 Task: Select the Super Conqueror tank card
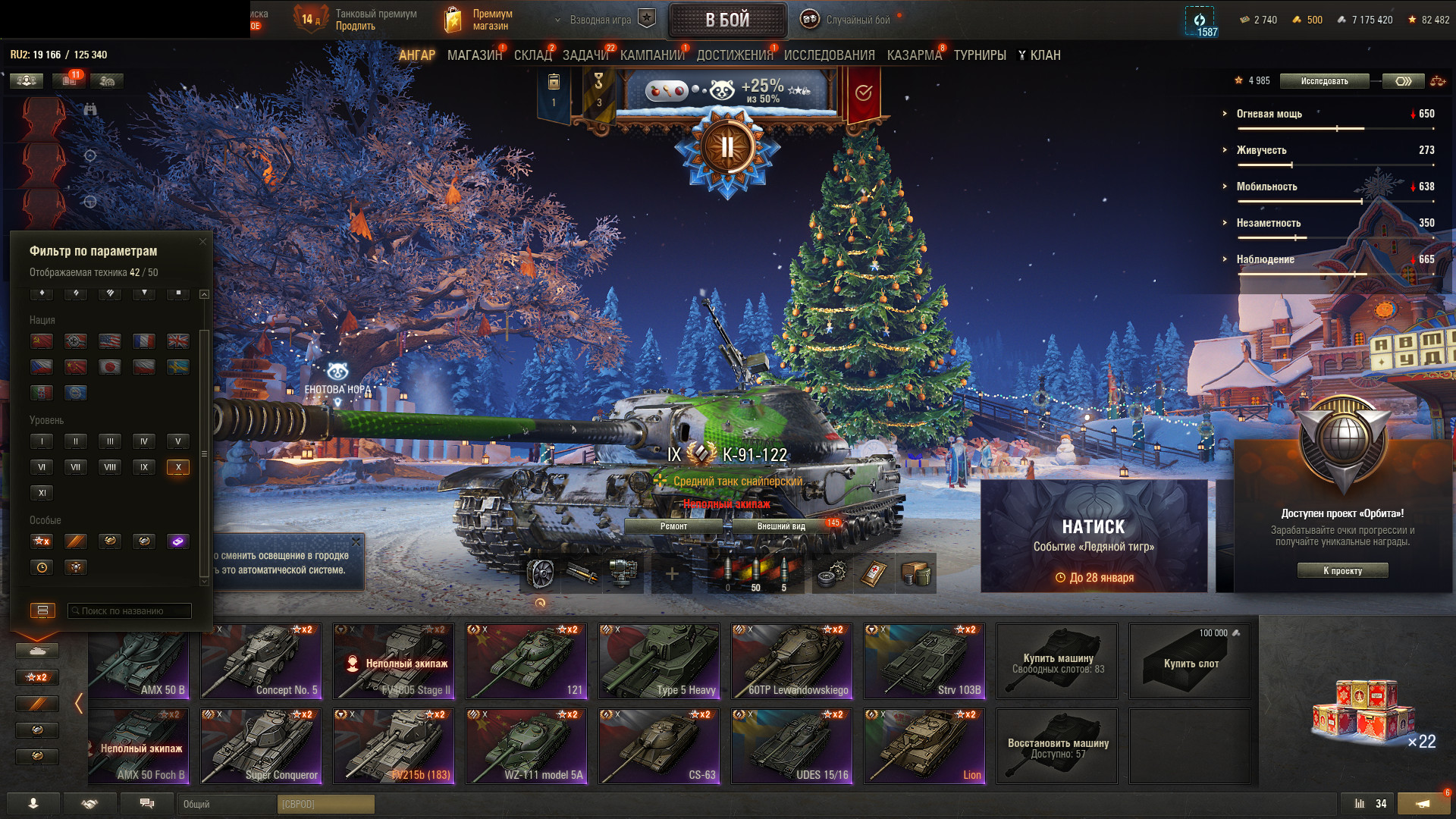[x=261, y=746]
